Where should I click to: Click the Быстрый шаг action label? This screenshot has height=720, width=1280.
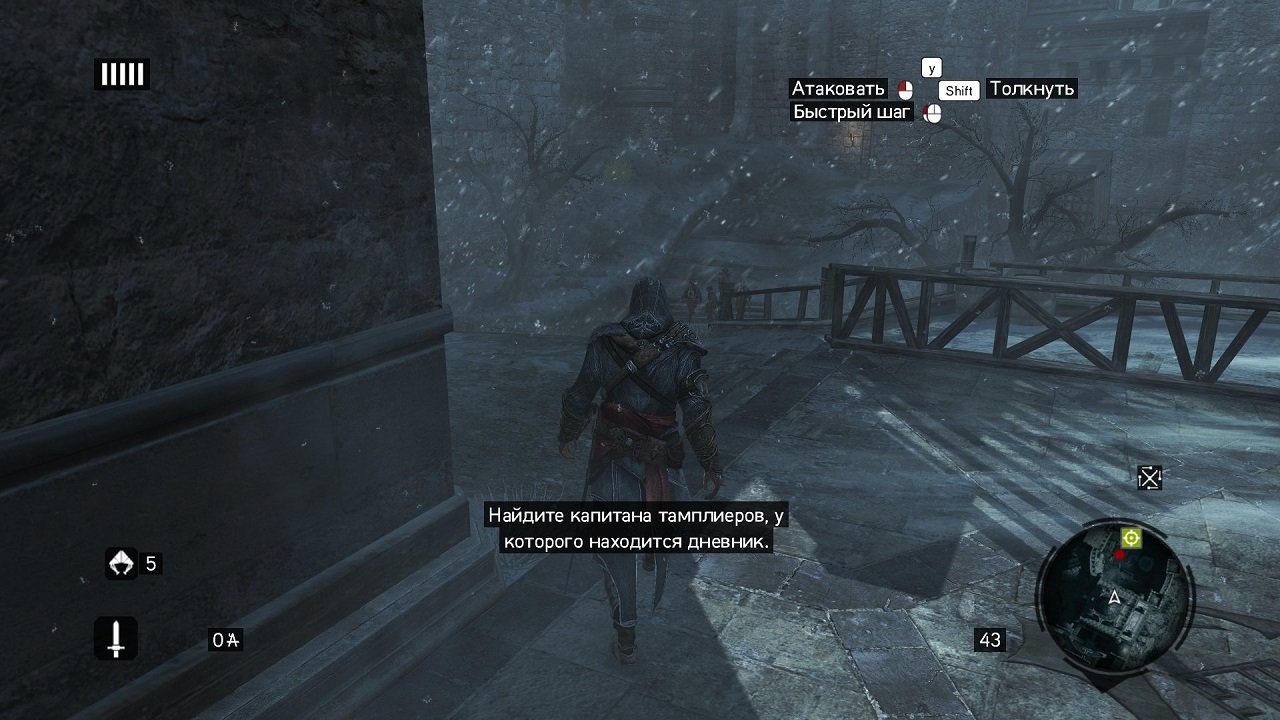pyautogui.click(x=853, y=112)
